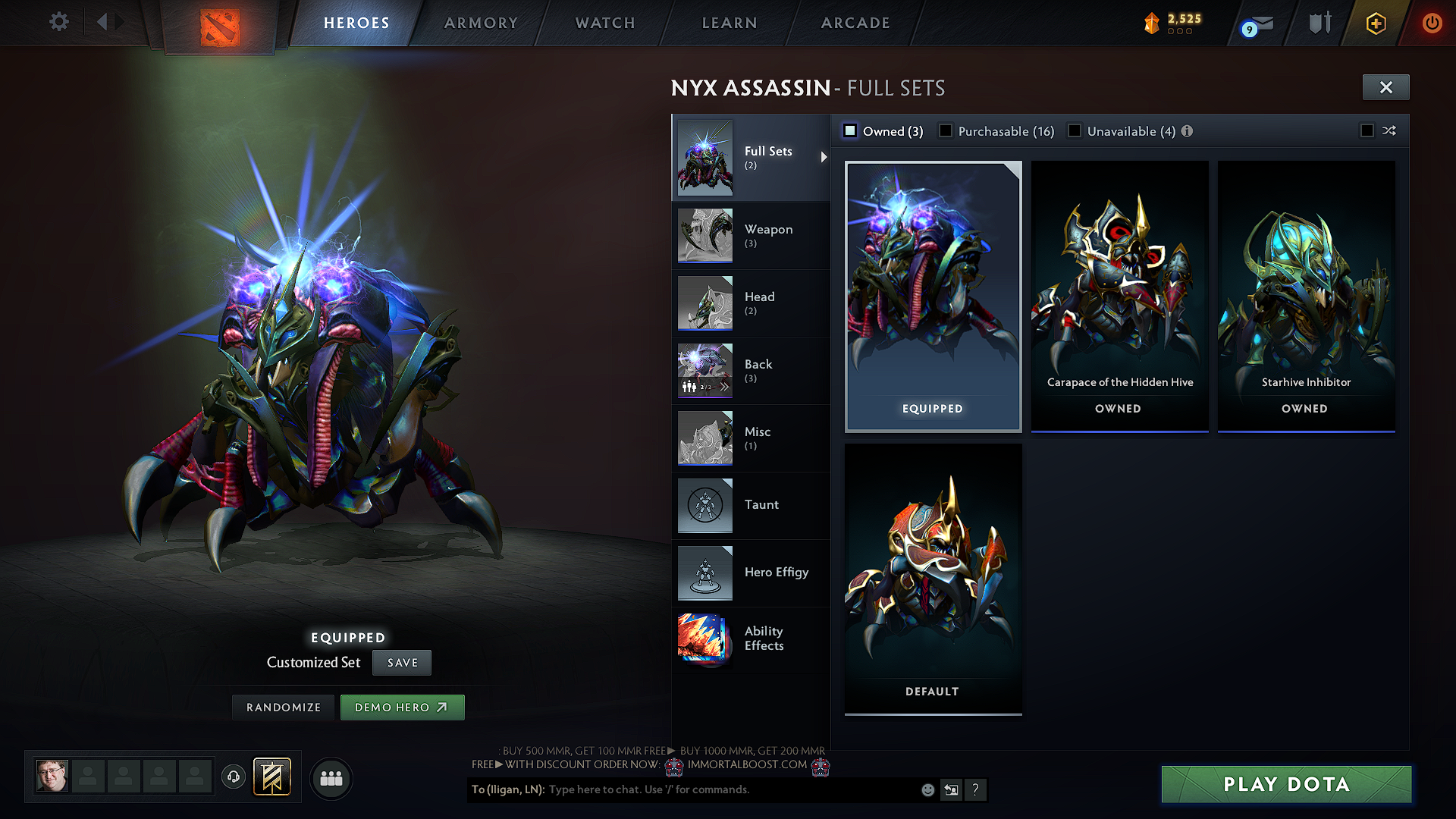Enable the Unavailable (4) filter
Viewport: 1456px width, 819px height.
tap(1075, 130)
